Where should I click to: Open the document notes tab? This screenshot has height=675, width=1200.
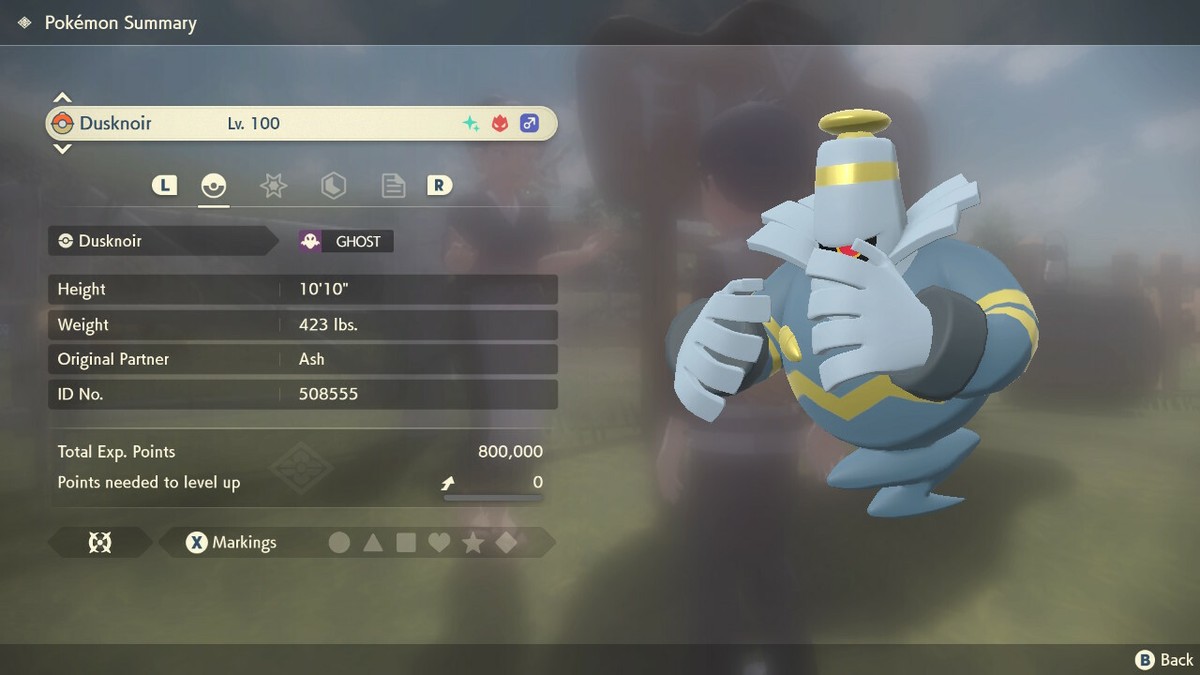393,186
